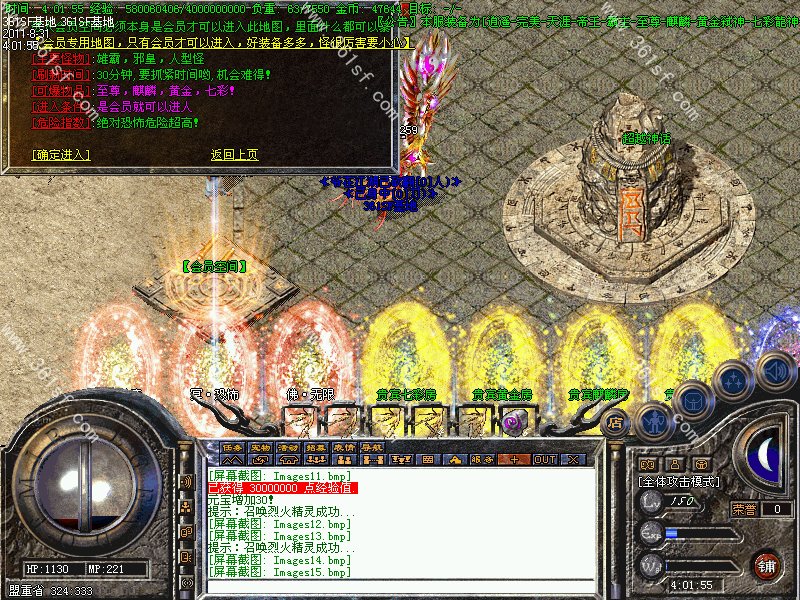Toggle the 全体攻击模式 attack mode label
Screen dimensions: 800x600
(685, 482)
